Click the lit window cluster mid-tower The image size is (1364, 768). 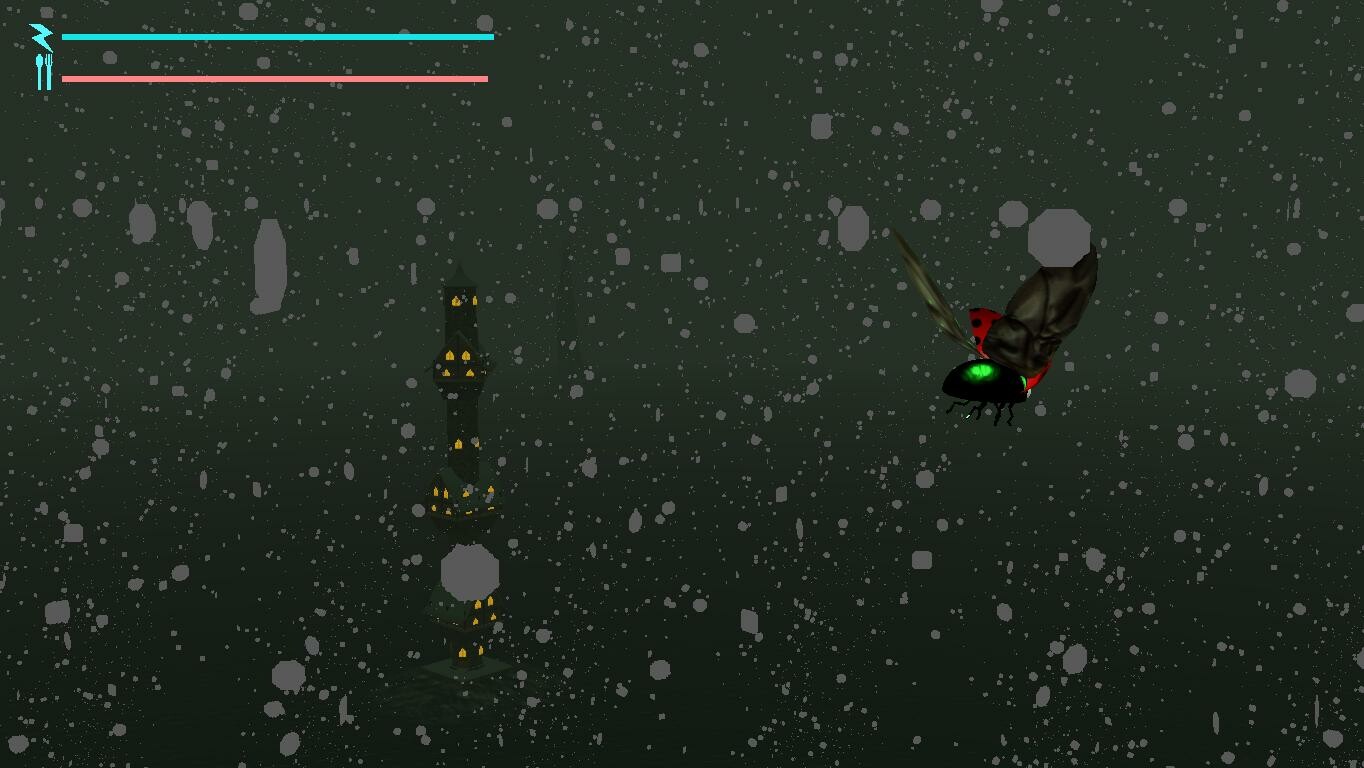[460, 365]
